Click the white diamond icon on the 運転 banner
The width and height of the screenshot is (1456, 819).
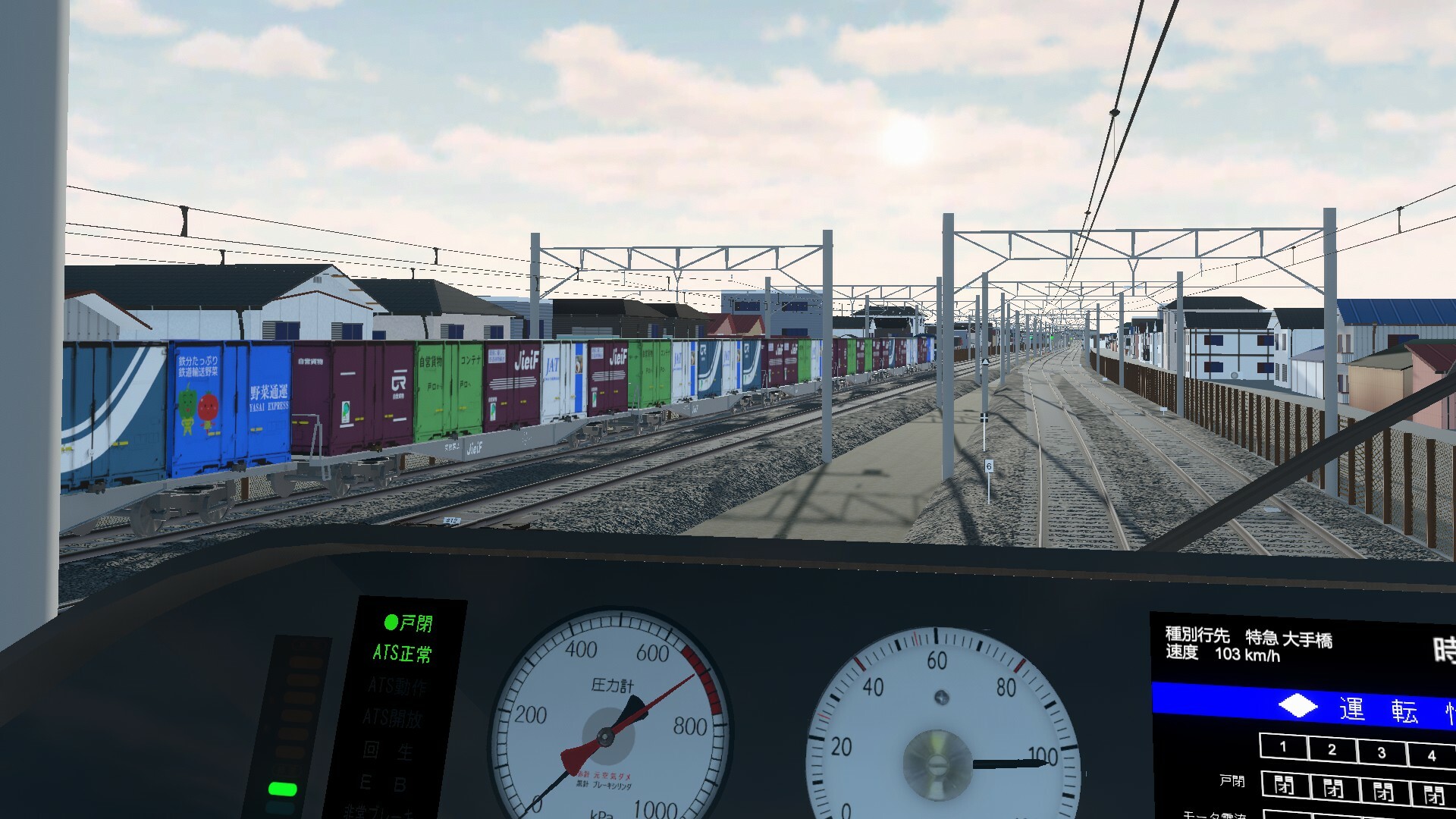click(1299, 706)
